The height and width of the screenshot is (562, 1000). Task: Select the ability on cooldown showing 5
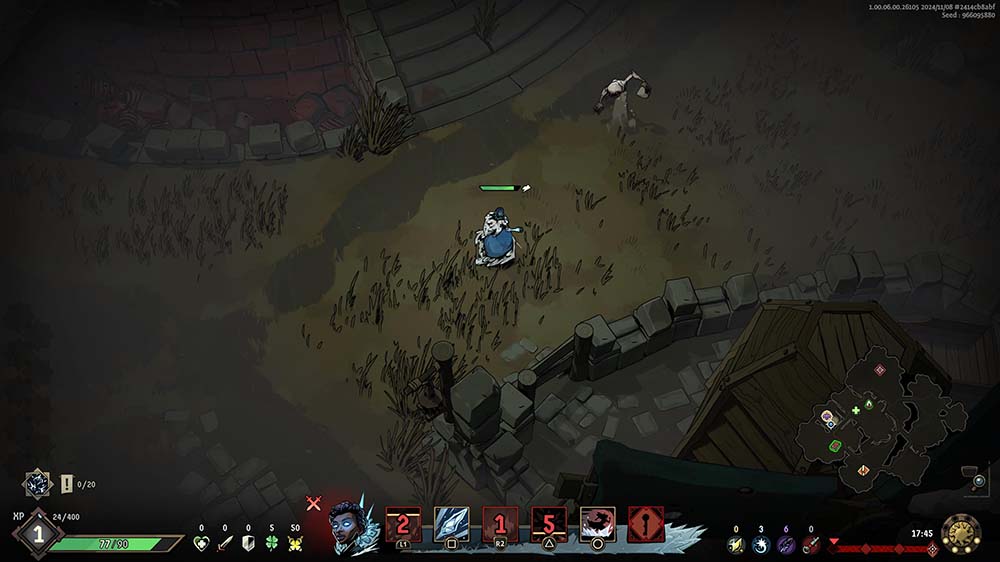point(548,524)
